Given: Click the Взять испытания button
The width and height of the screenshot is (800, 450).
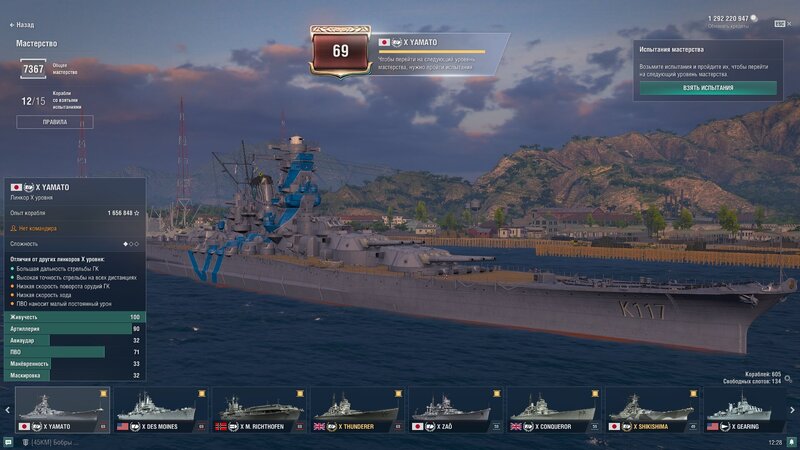Looking at the screenshot, I should click(708, 88).
